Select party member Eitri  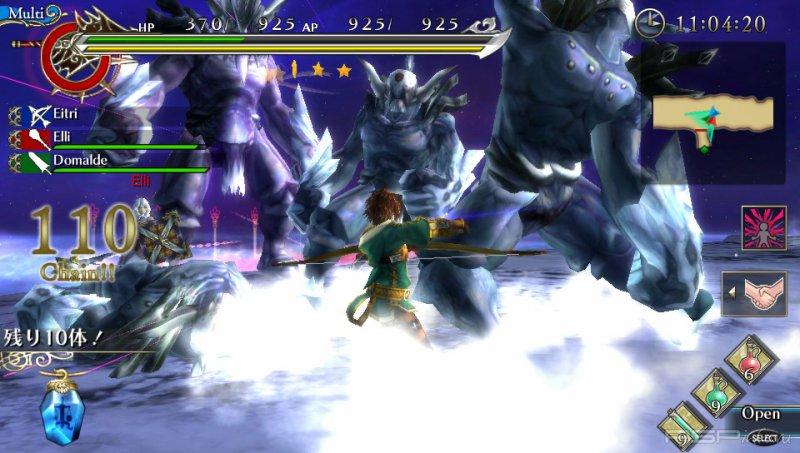(60, 115)
